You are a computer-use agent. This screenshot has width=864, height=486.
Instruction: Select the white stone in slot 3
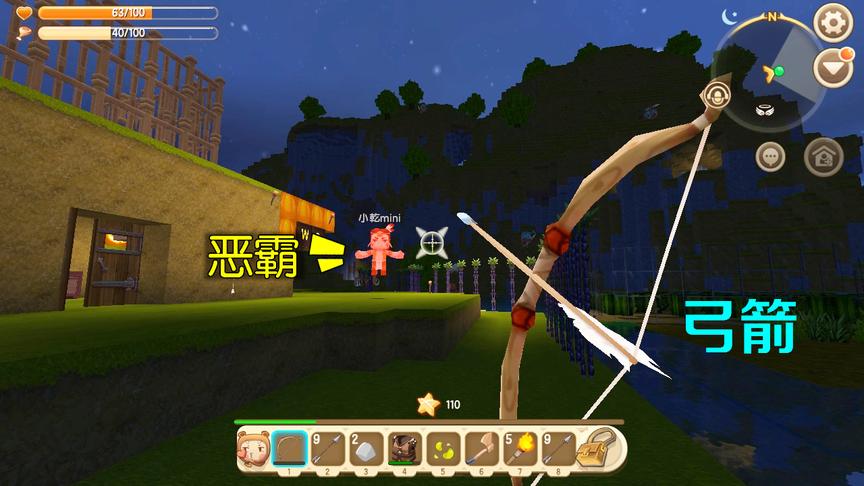click(x=367, y=449)
